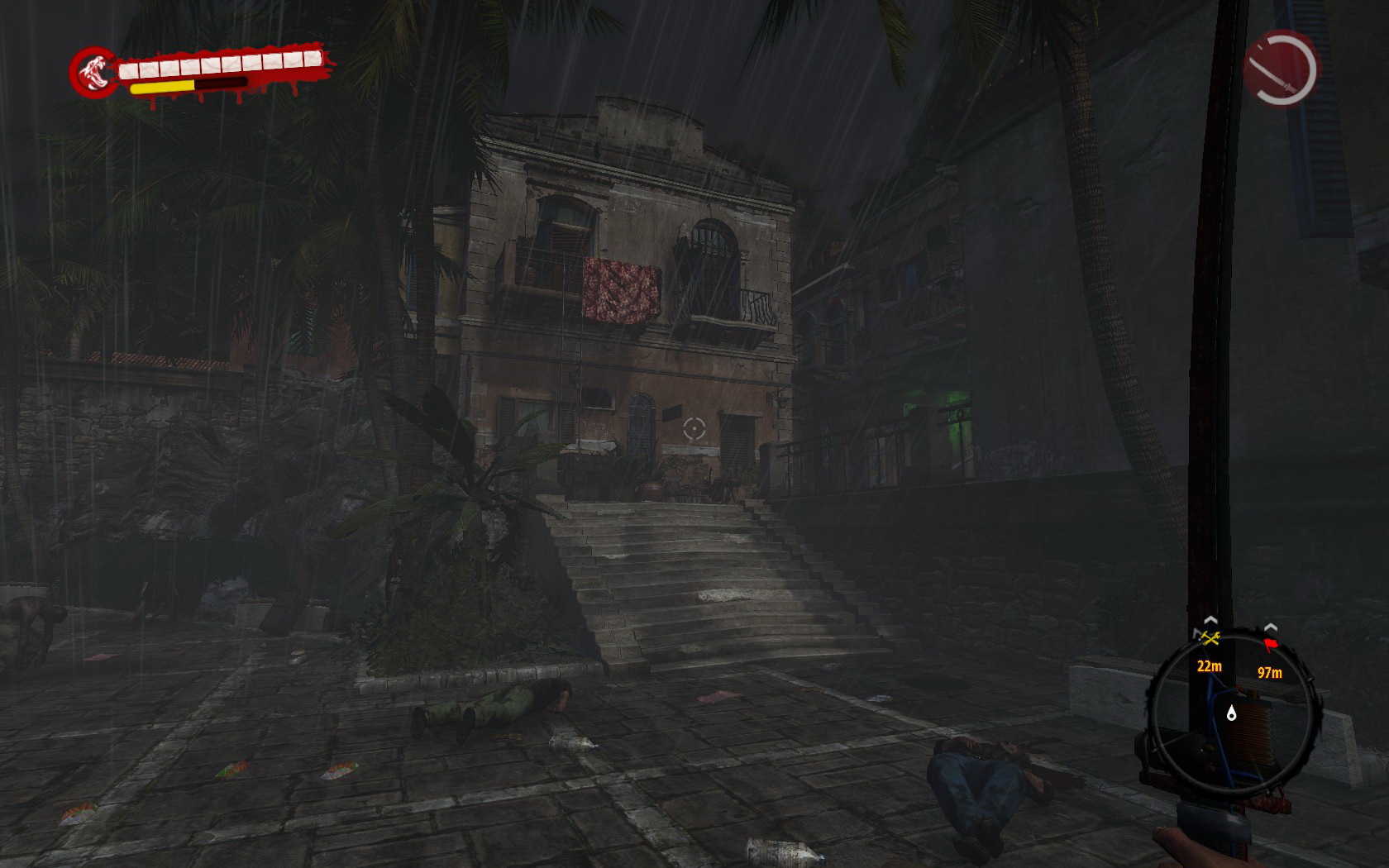Select the workbench crossed-tools marker on minimap
Screen dimensions: 1389x868
pyautogui.click(x=1210, y=639)
